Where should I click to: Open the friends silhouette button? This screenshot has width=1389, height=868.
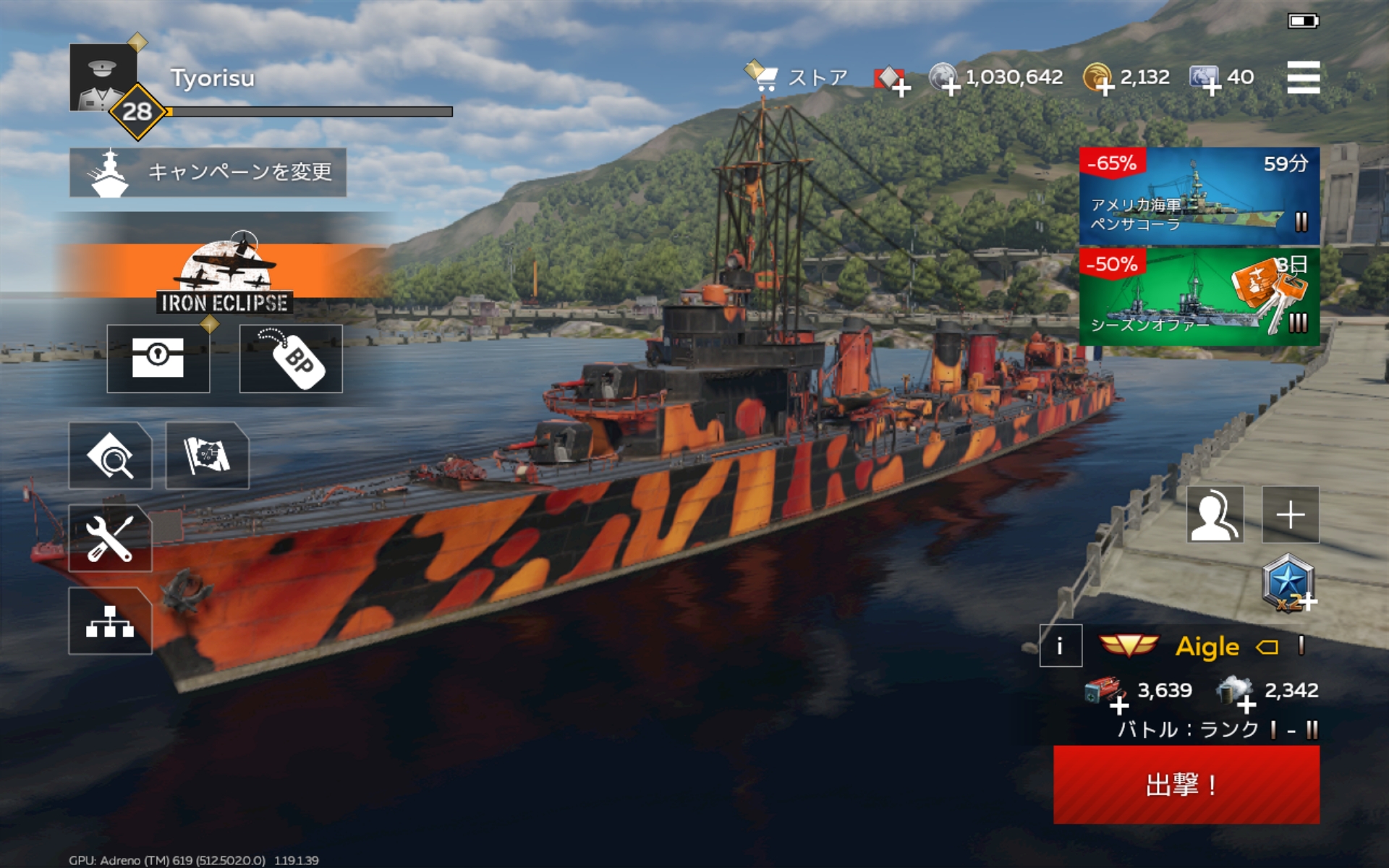coord(1215,514)
